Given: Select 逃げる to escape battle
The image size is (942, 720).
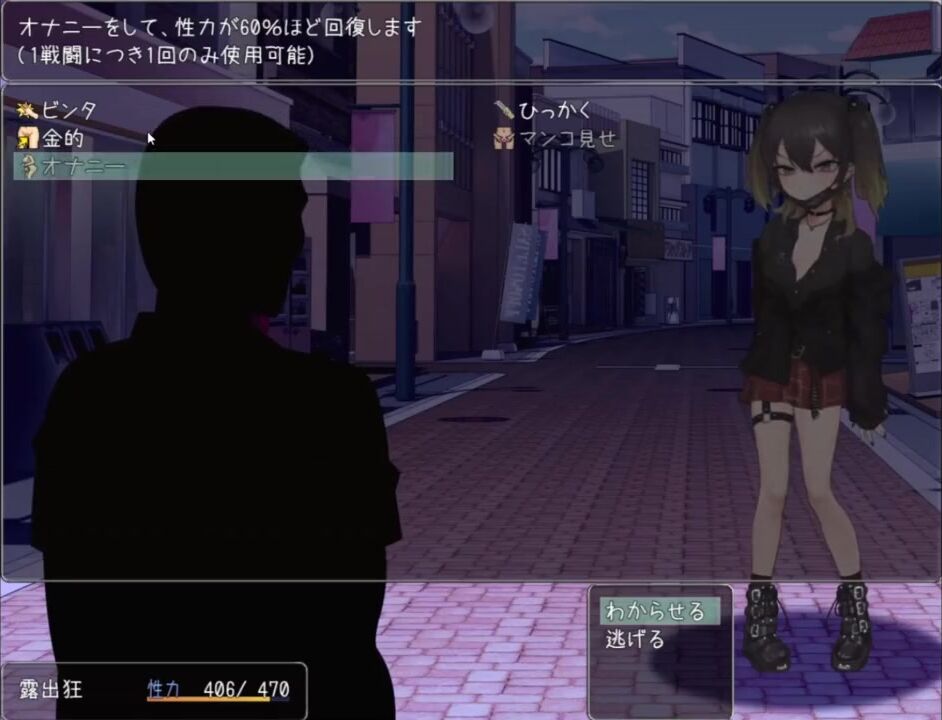Looking at the screenshot, I should click(635, 639).
